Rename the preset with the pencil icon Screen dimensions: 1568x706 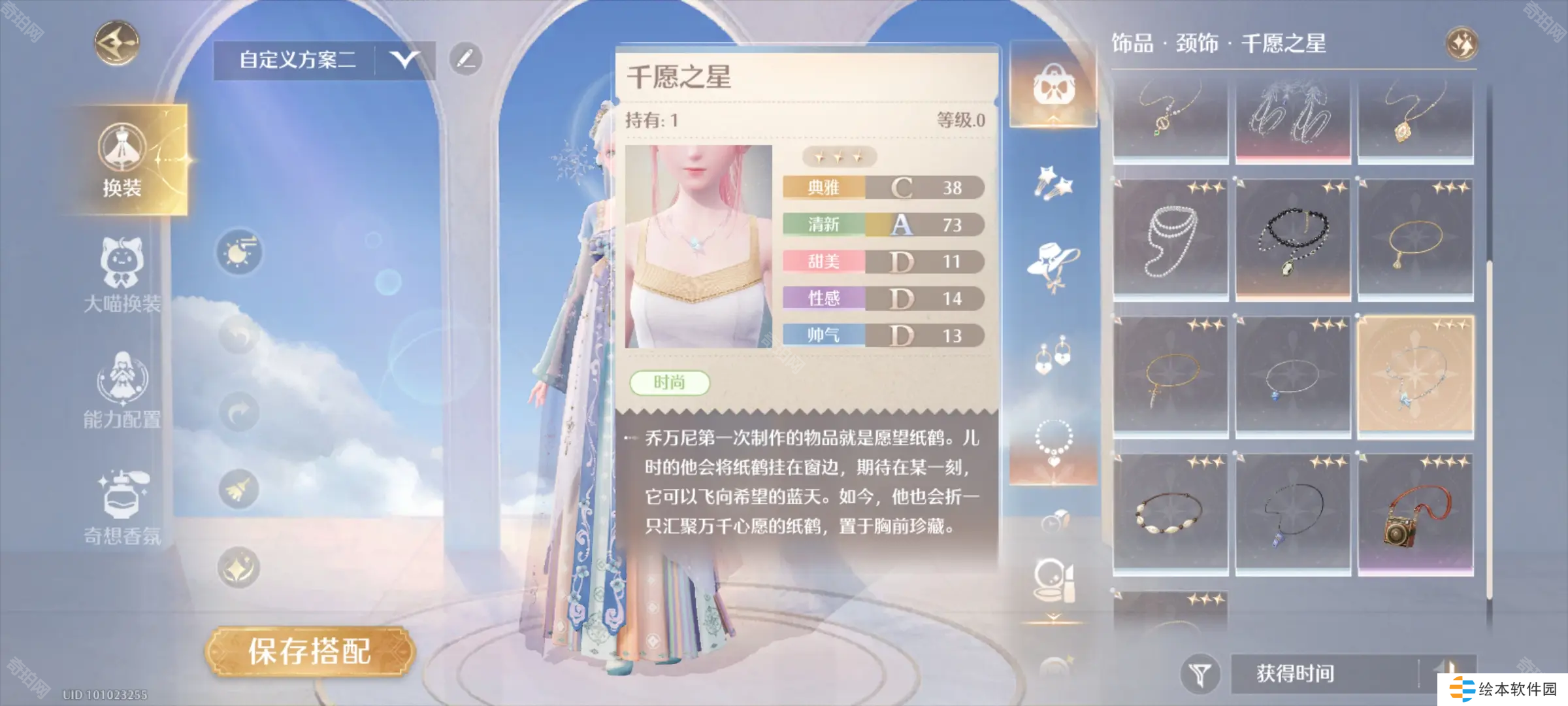pyautogui.click(x=466, y=59)
